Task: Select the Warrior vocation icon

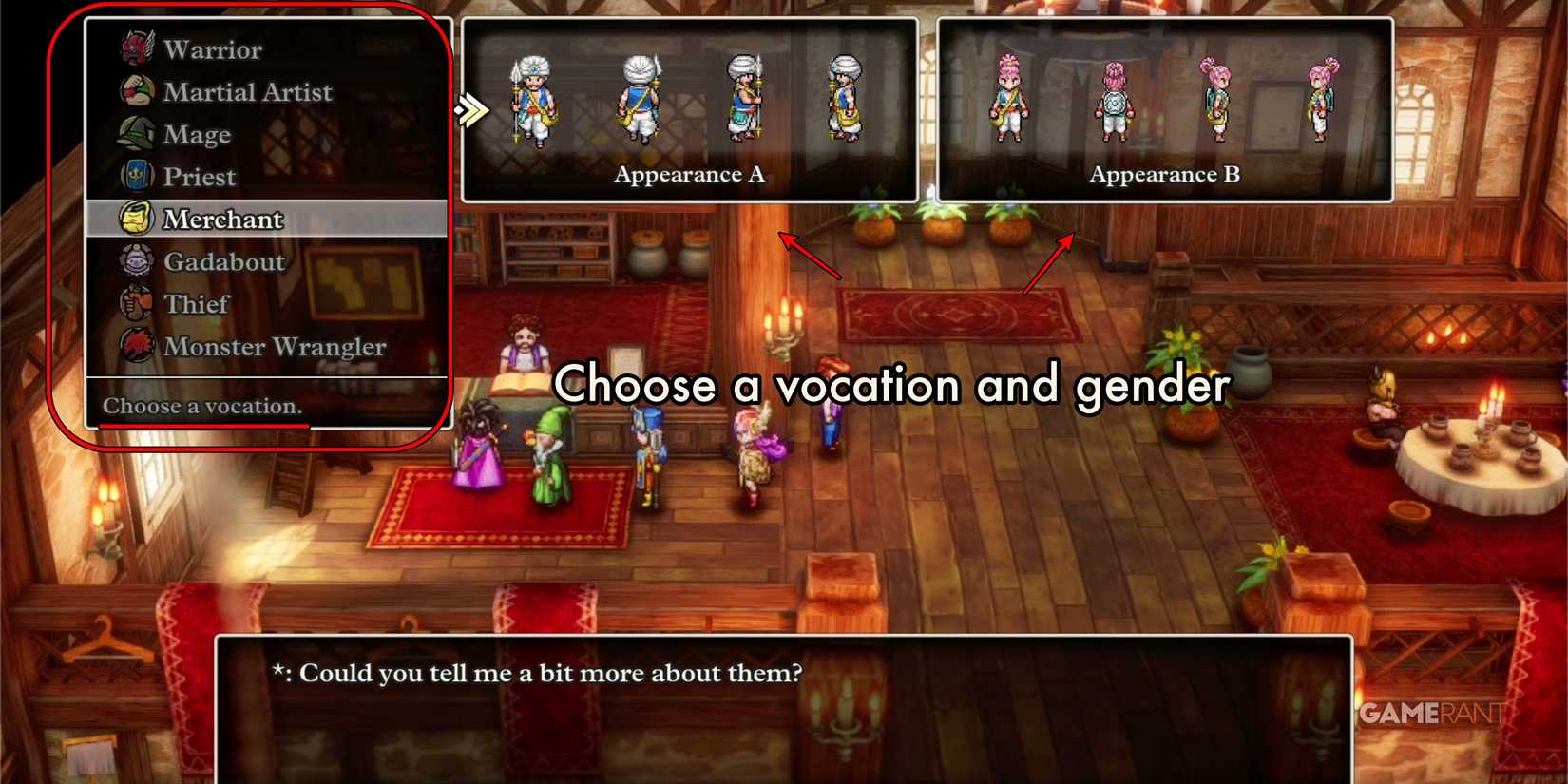Action: (x=138, y=48)
